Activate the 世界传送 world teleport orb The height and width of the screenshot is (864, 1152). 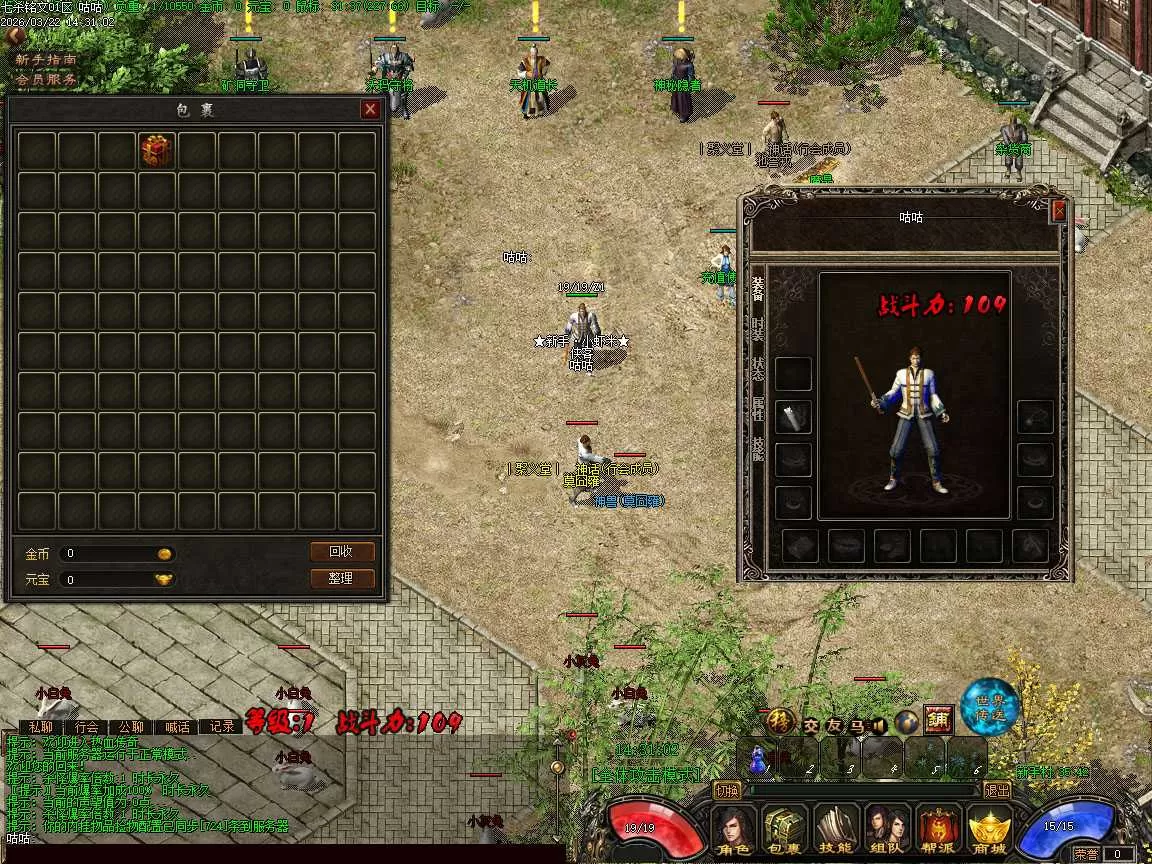[989, 707]
